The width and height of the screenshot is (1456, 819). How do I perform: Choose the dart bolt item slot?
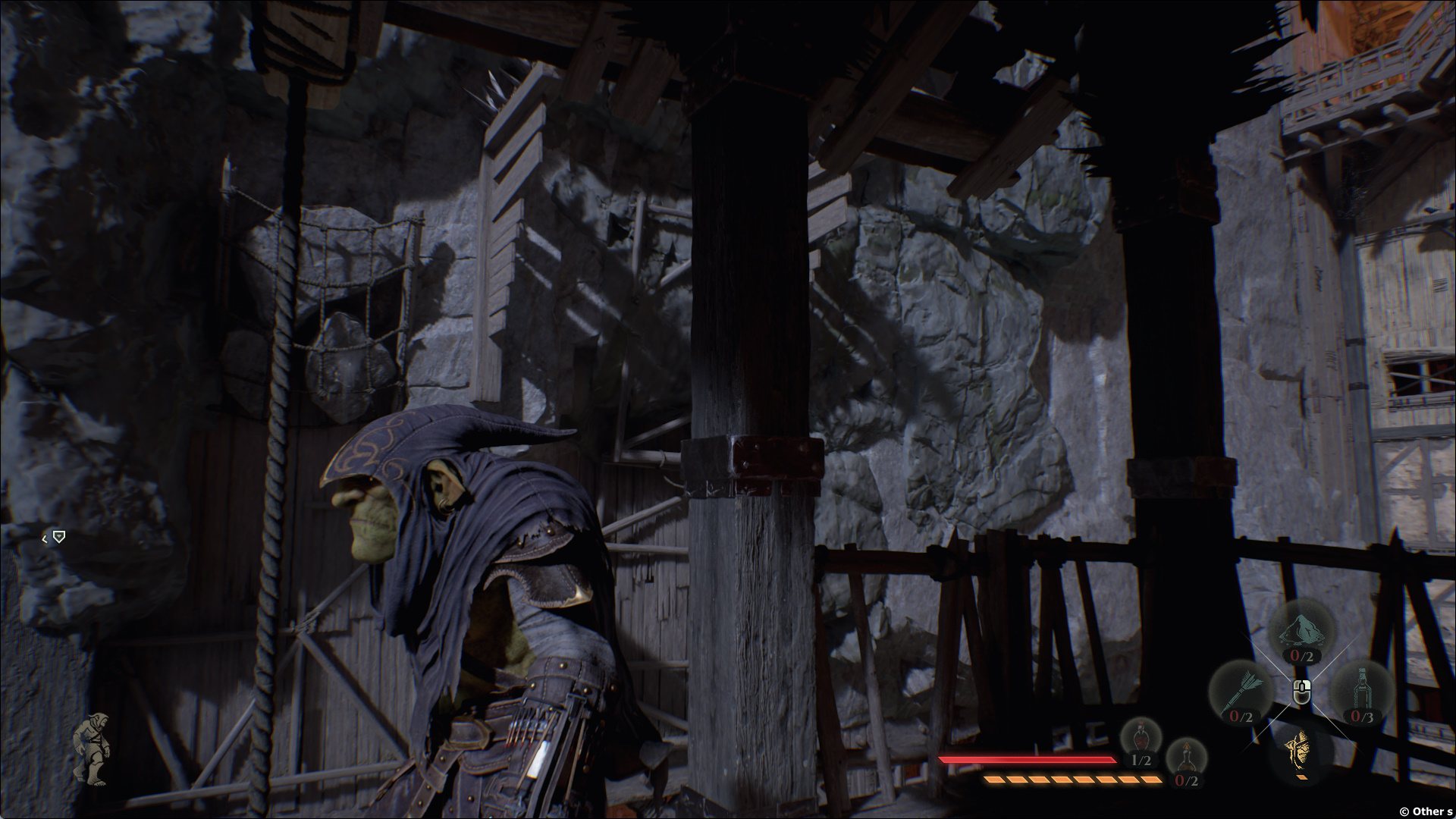click(1241, 692)
